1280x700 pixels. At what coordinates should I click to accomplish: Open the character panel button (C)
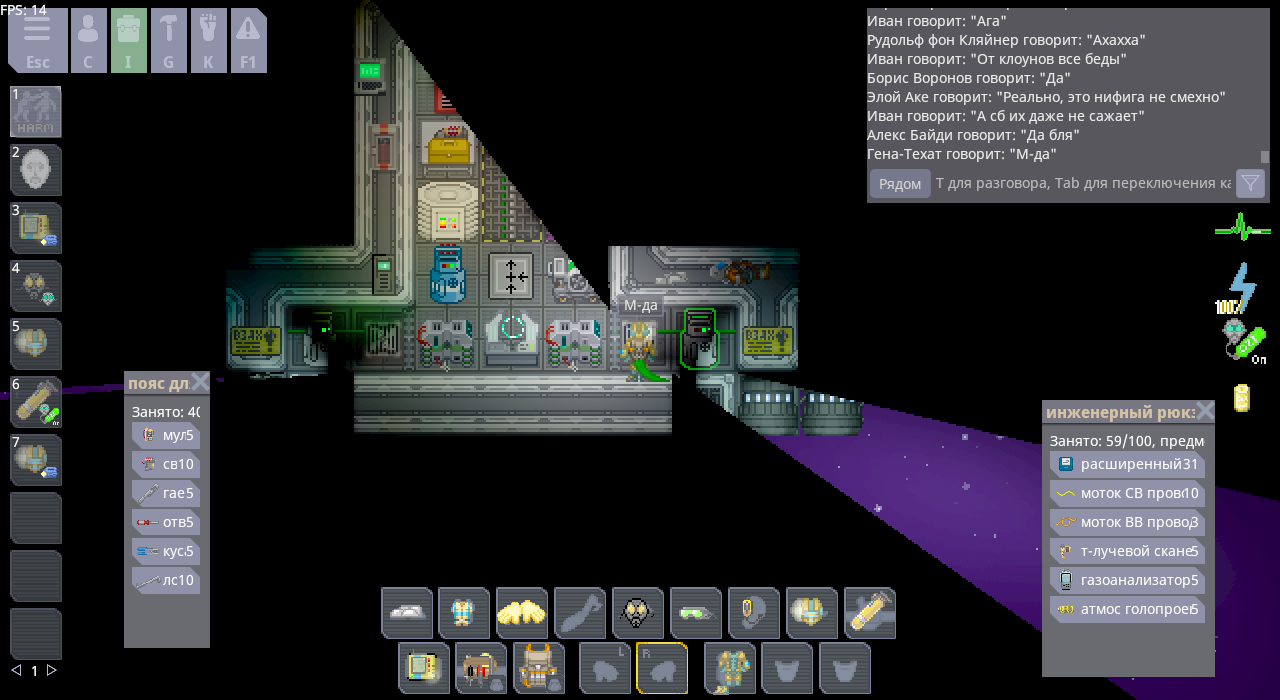[88, 41]
